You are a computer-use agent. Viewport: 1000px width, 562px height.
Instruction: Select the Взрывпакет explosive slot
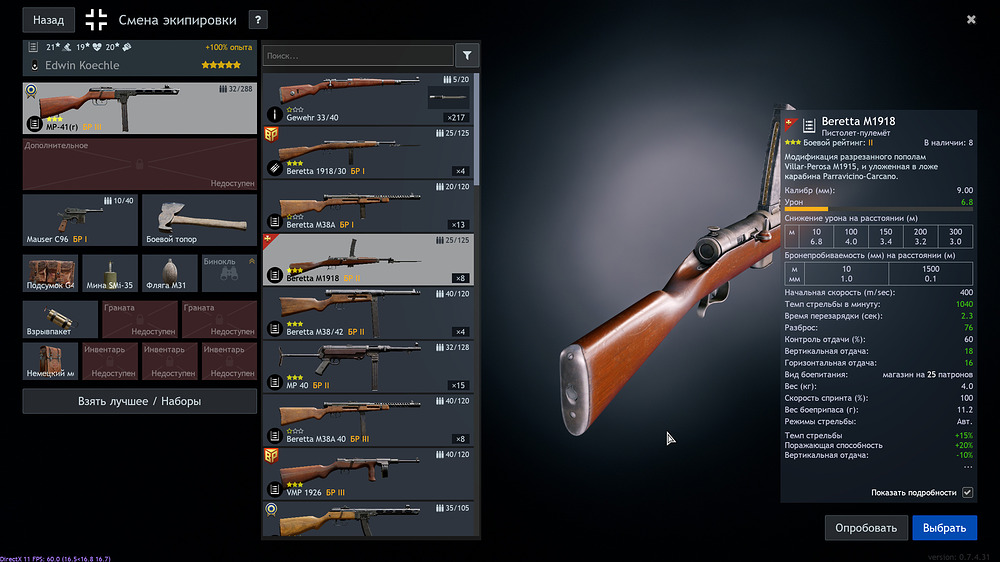60,320
